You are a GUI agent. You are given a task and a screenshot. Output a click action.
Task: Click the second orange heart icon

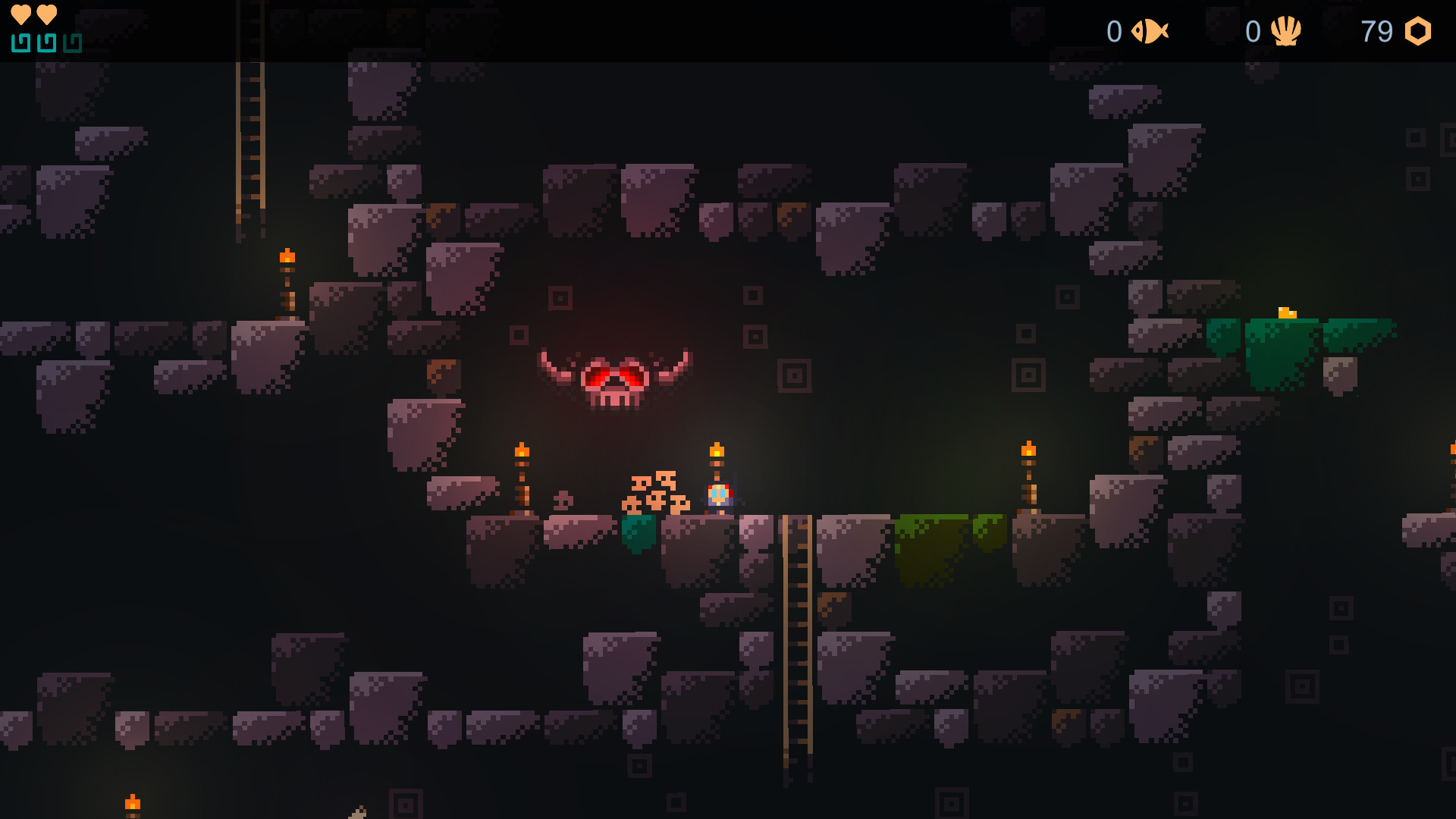tap(45, 13)
